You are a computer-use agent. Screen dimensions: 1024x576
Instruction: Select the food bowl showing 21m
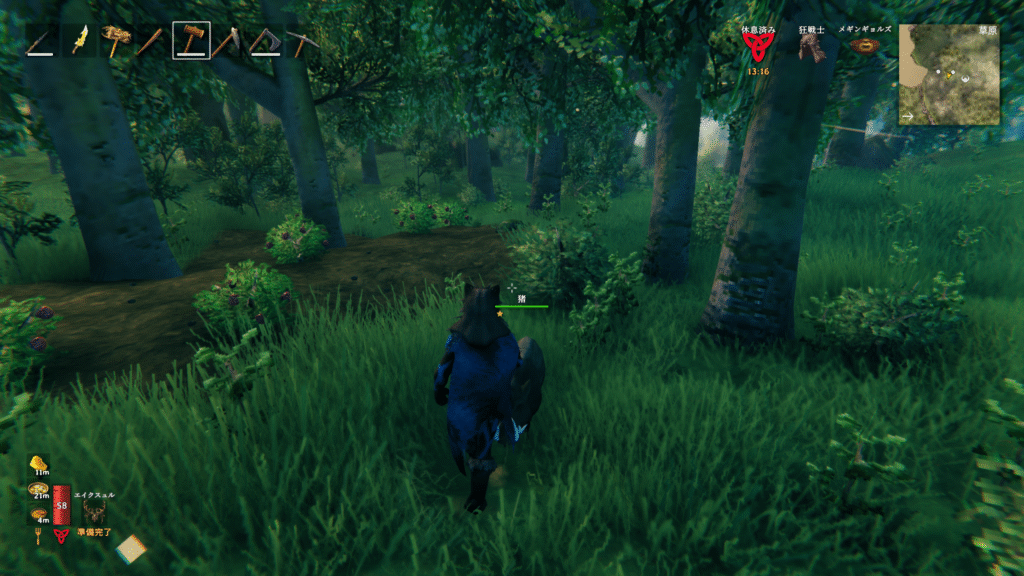(40, 489)
